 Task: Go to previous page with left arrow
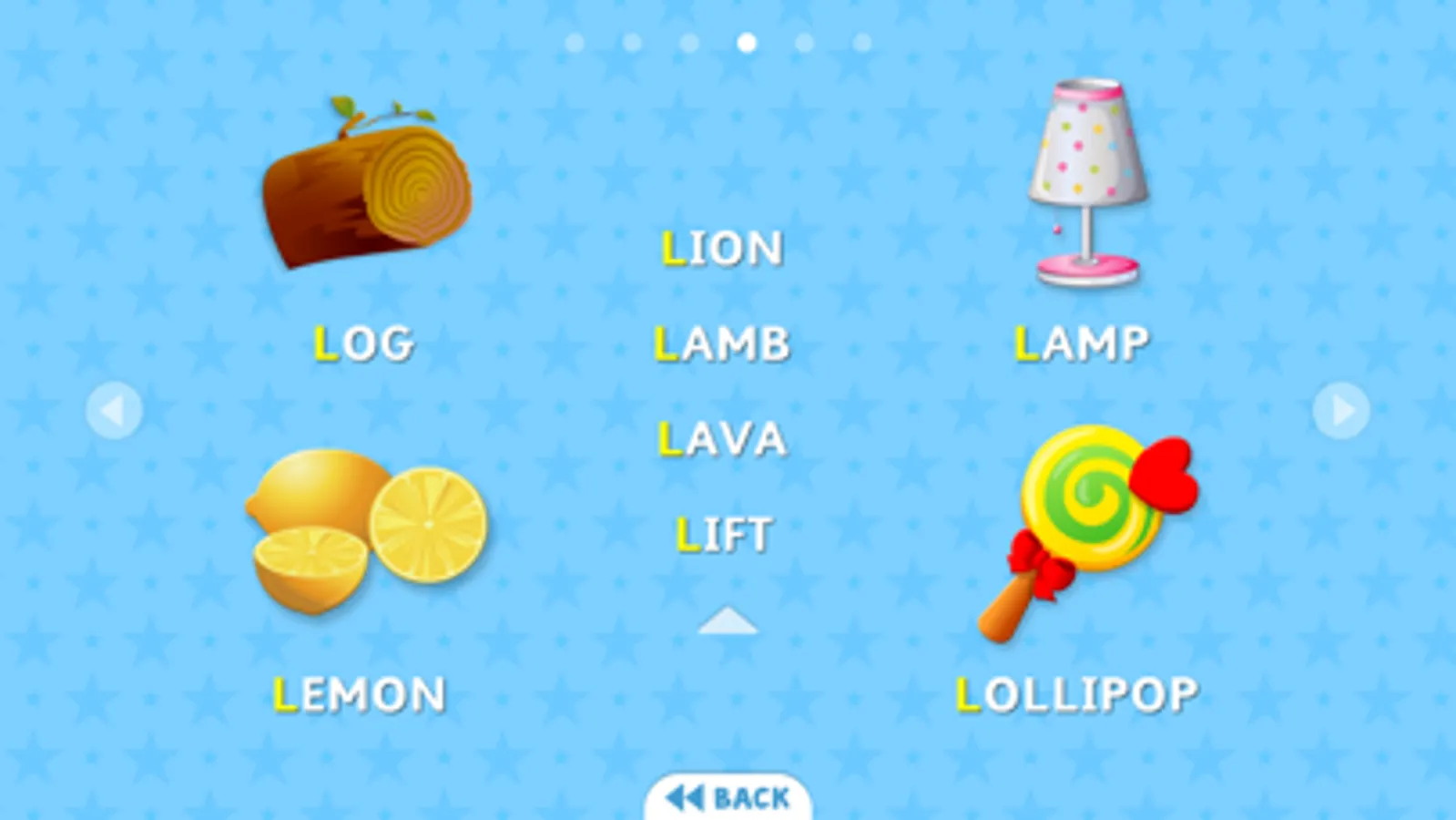115,410
